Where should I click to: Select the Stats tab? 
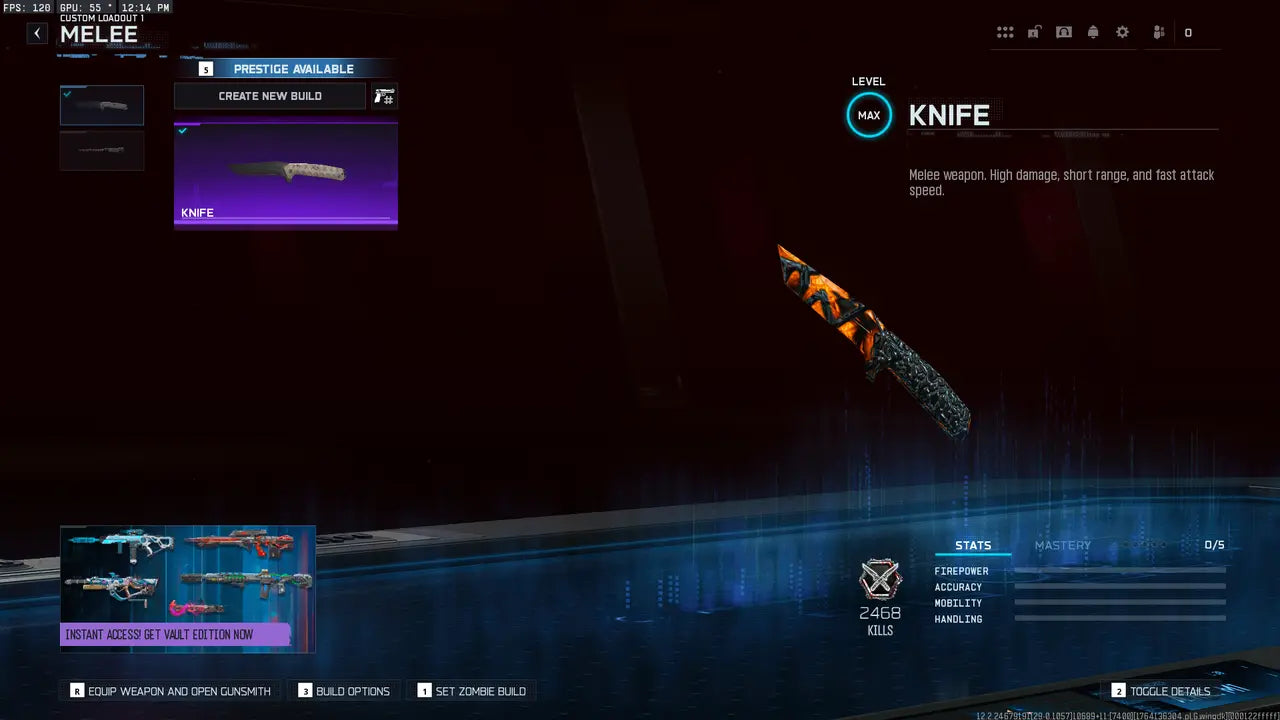pos(973,545)
